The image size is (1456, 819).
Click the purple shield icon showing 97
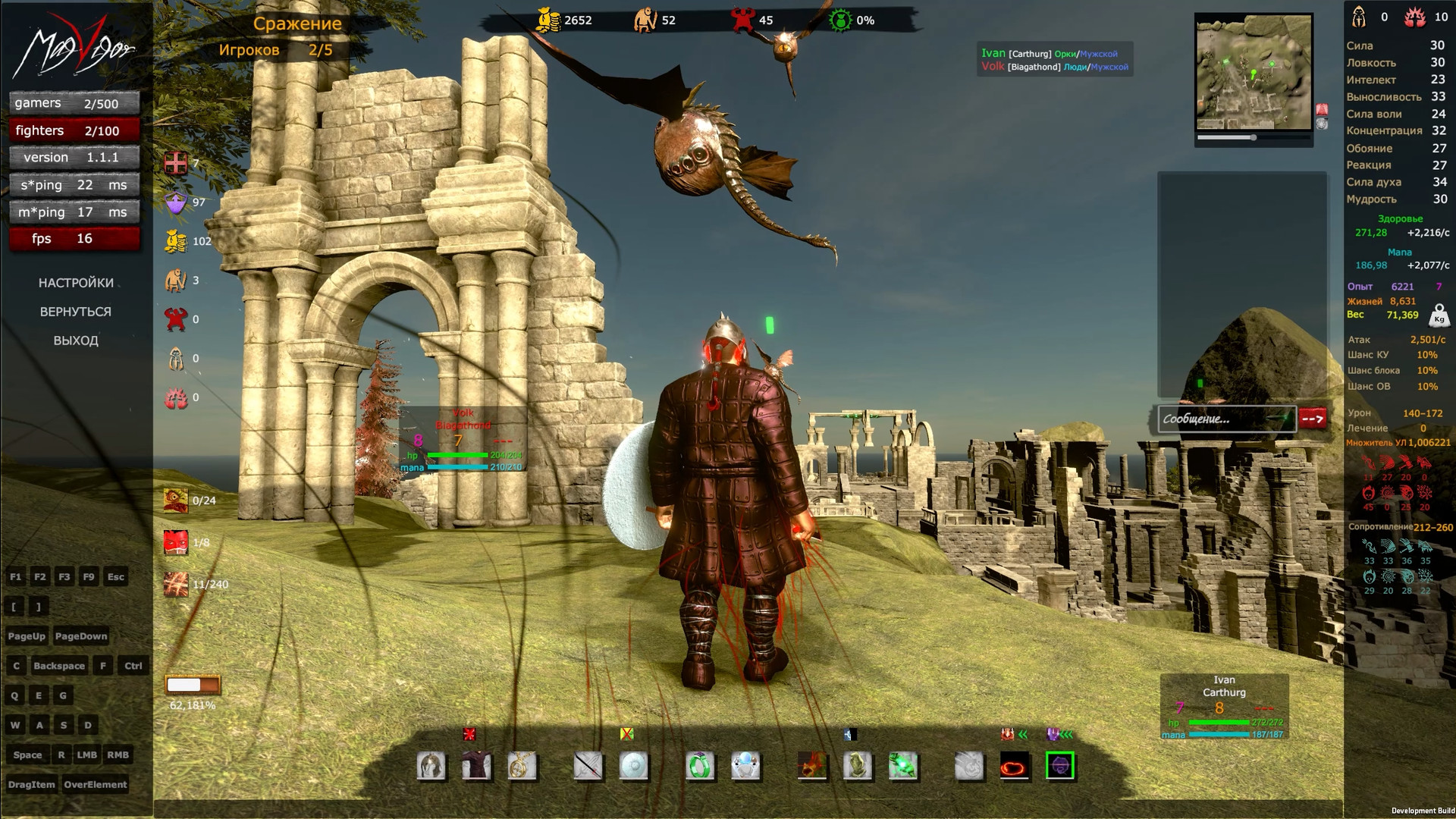pyautogui.click(x=175, y=202)
